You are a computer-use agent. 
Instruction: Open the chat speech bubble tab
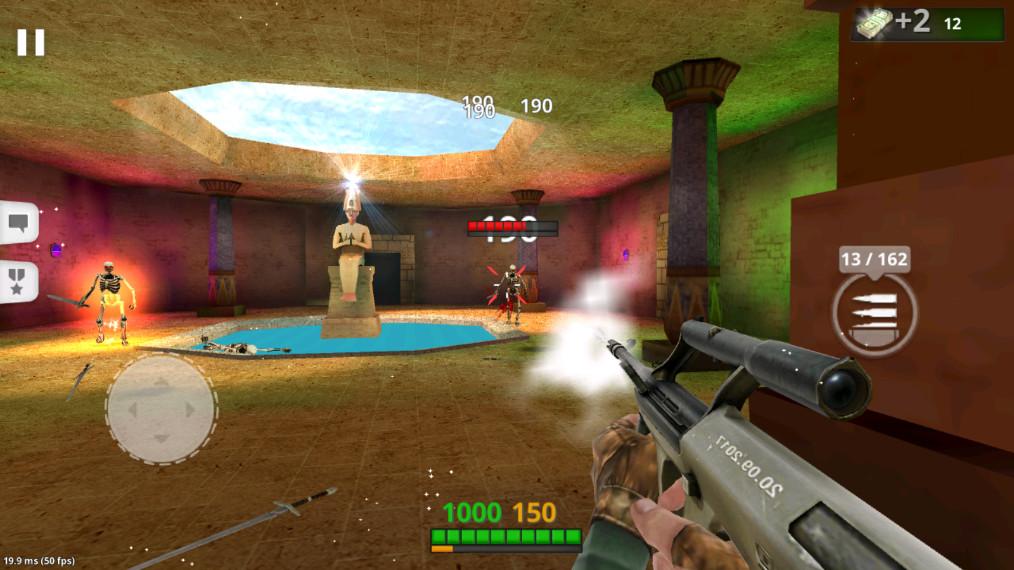click(x=18, y=222)
